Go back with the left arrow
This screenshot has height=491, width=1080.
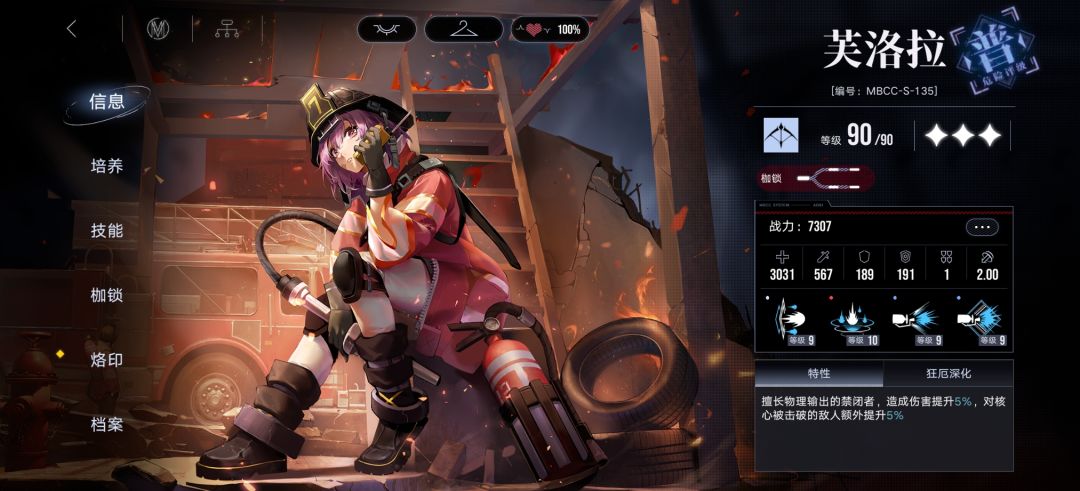71,29
